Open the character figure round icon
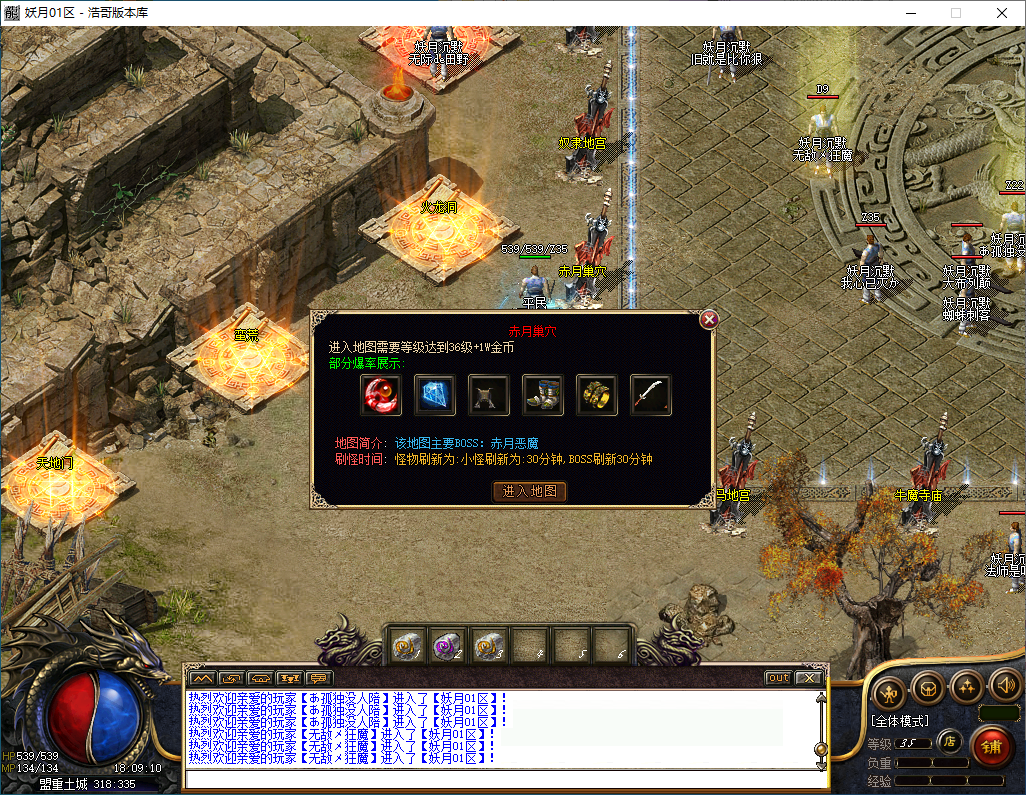1026x795 pixels. pyautogui.click(x=889, y=691)
